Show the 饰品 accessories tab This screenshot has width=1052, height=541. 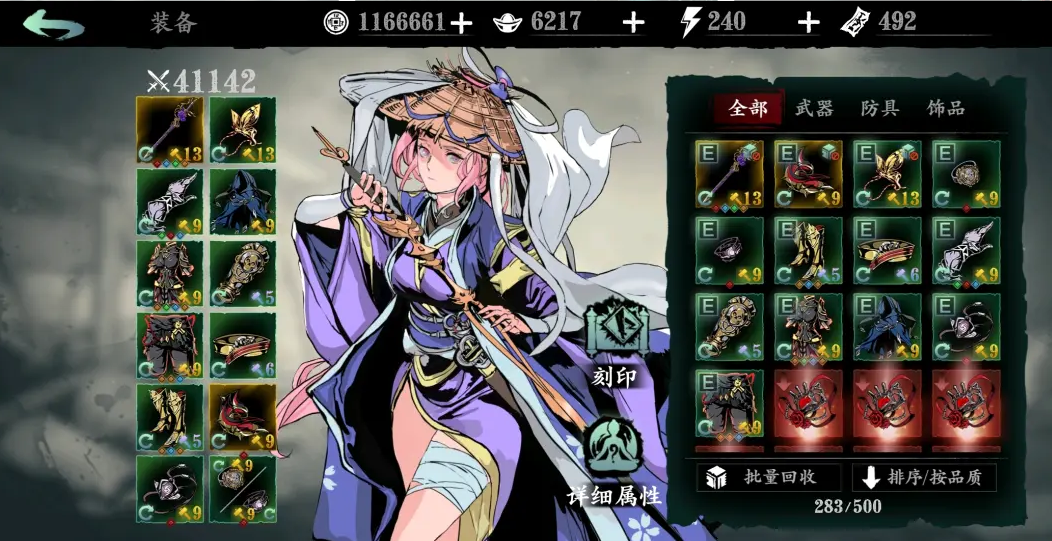tap(946, 108)
